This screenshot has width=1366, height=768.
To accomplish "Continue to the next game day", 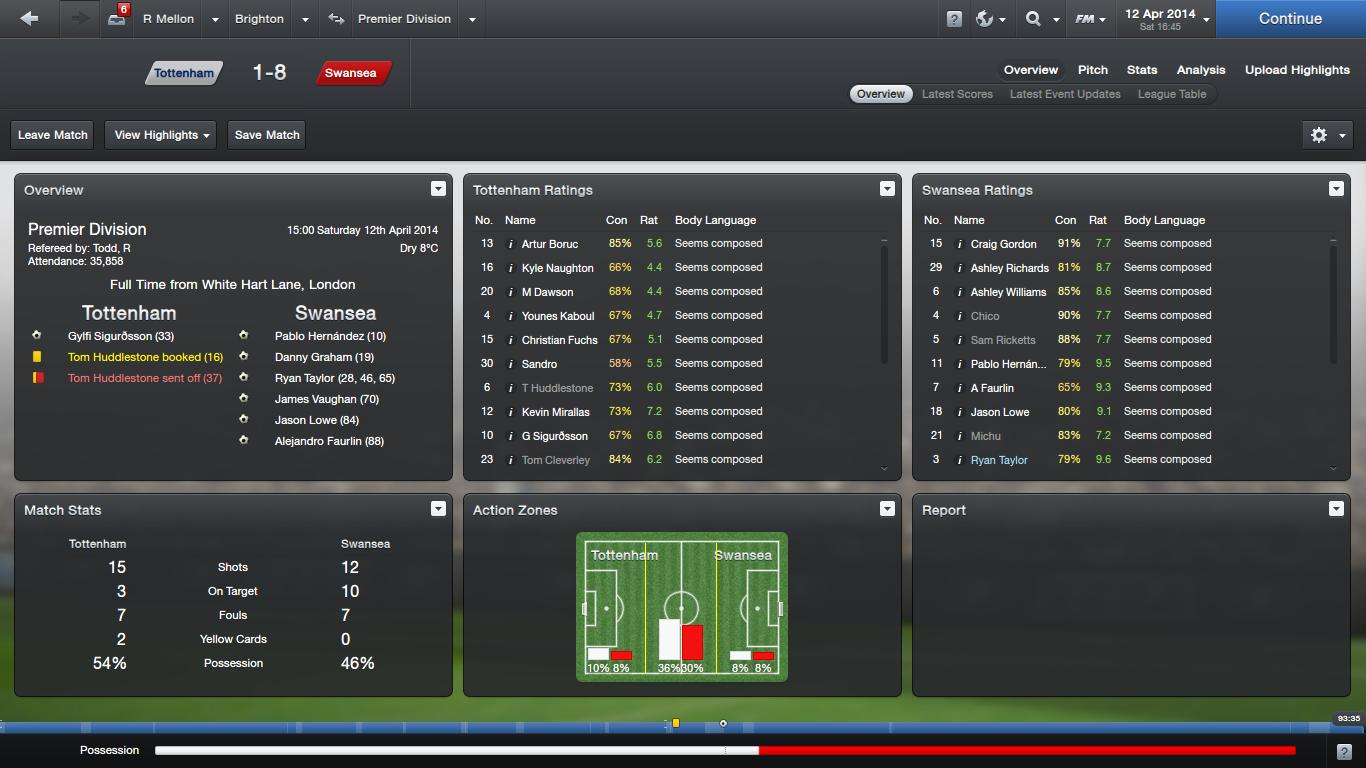I will click(1290, 18).
